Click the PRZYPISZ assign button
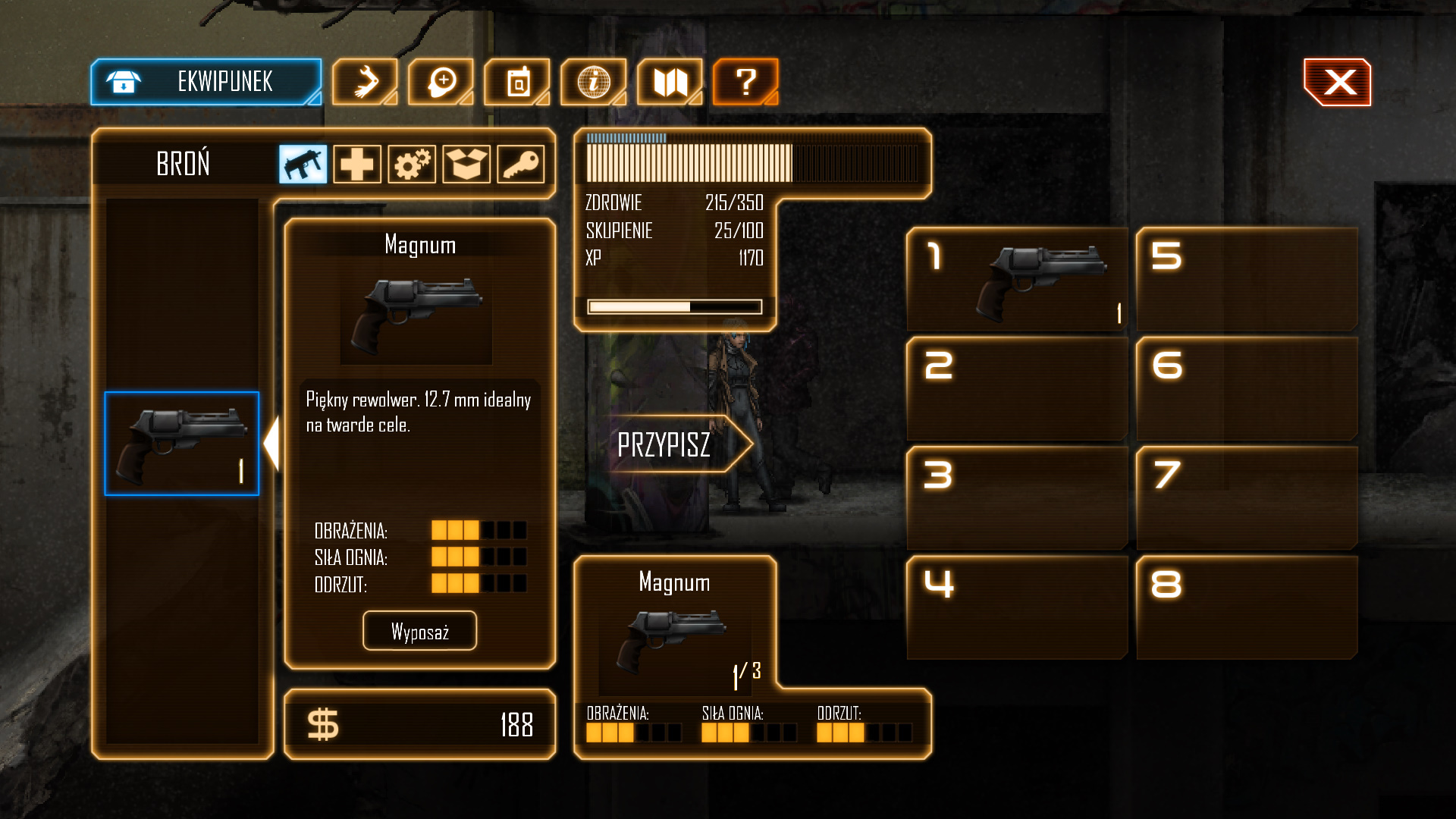 (667, 444)
